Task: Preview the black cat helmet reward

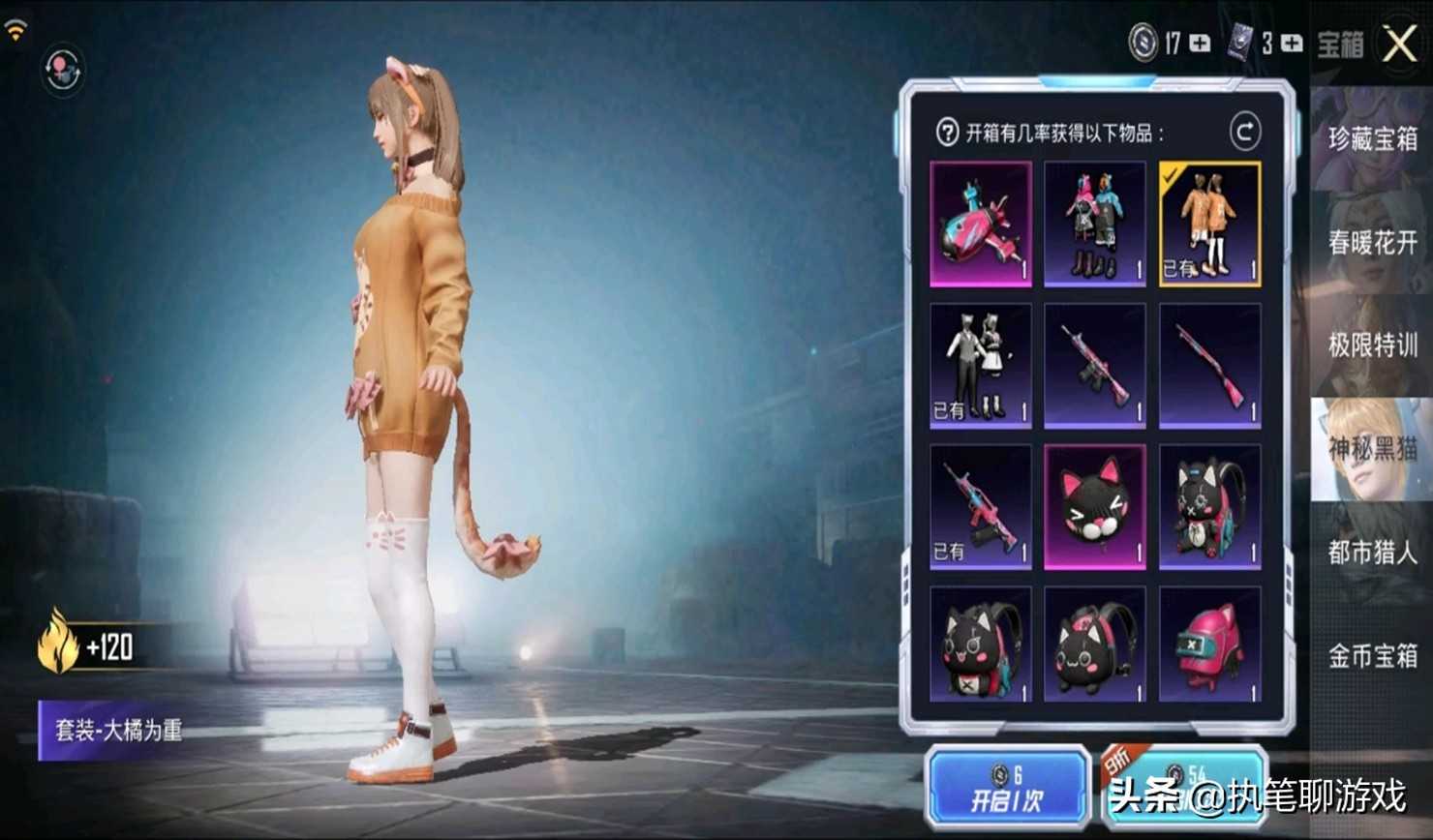Action: 1095,507
